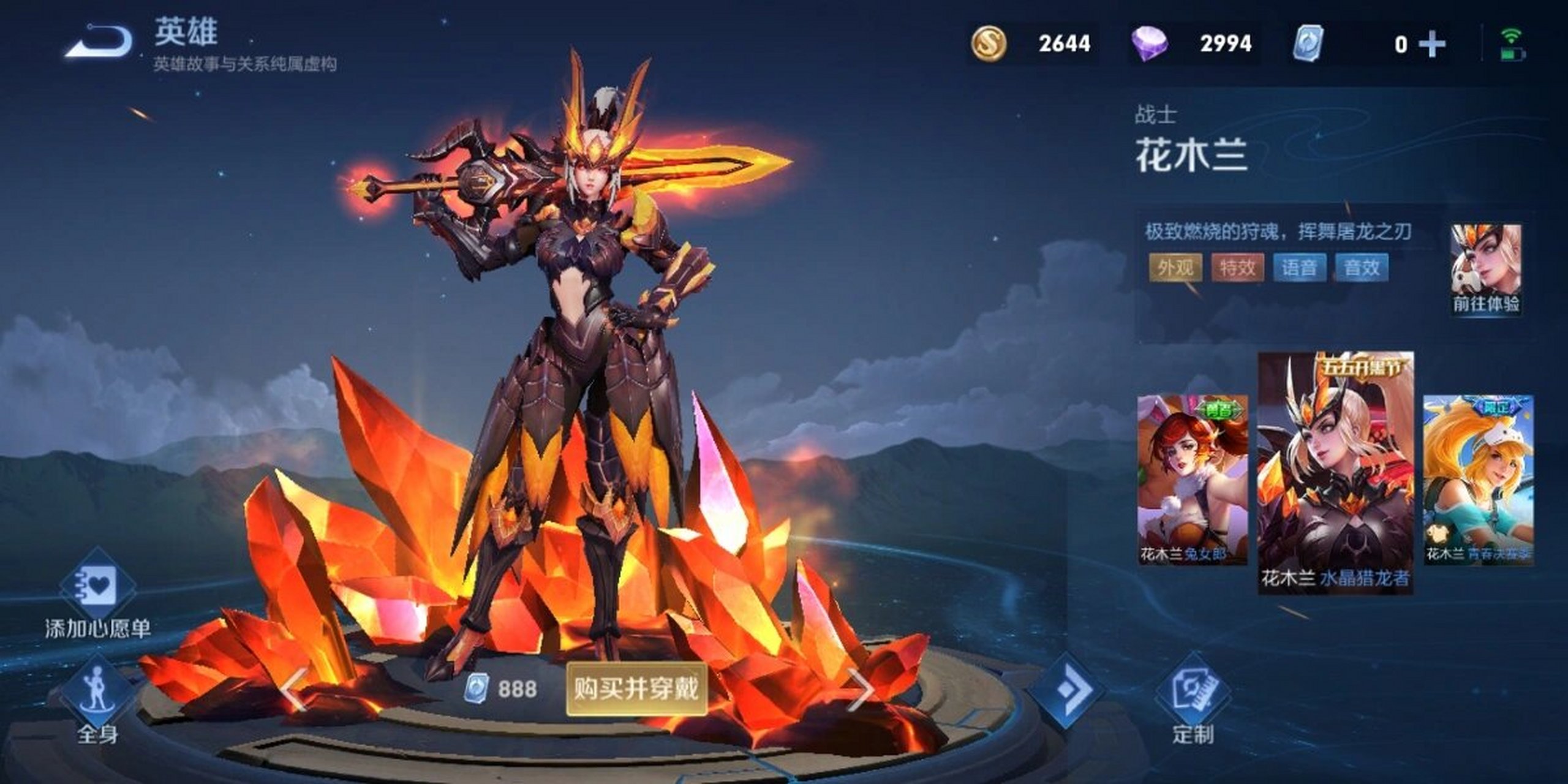Show previous skin with left arrow
The image size is (1568, 784).
[x=295, y=690]
